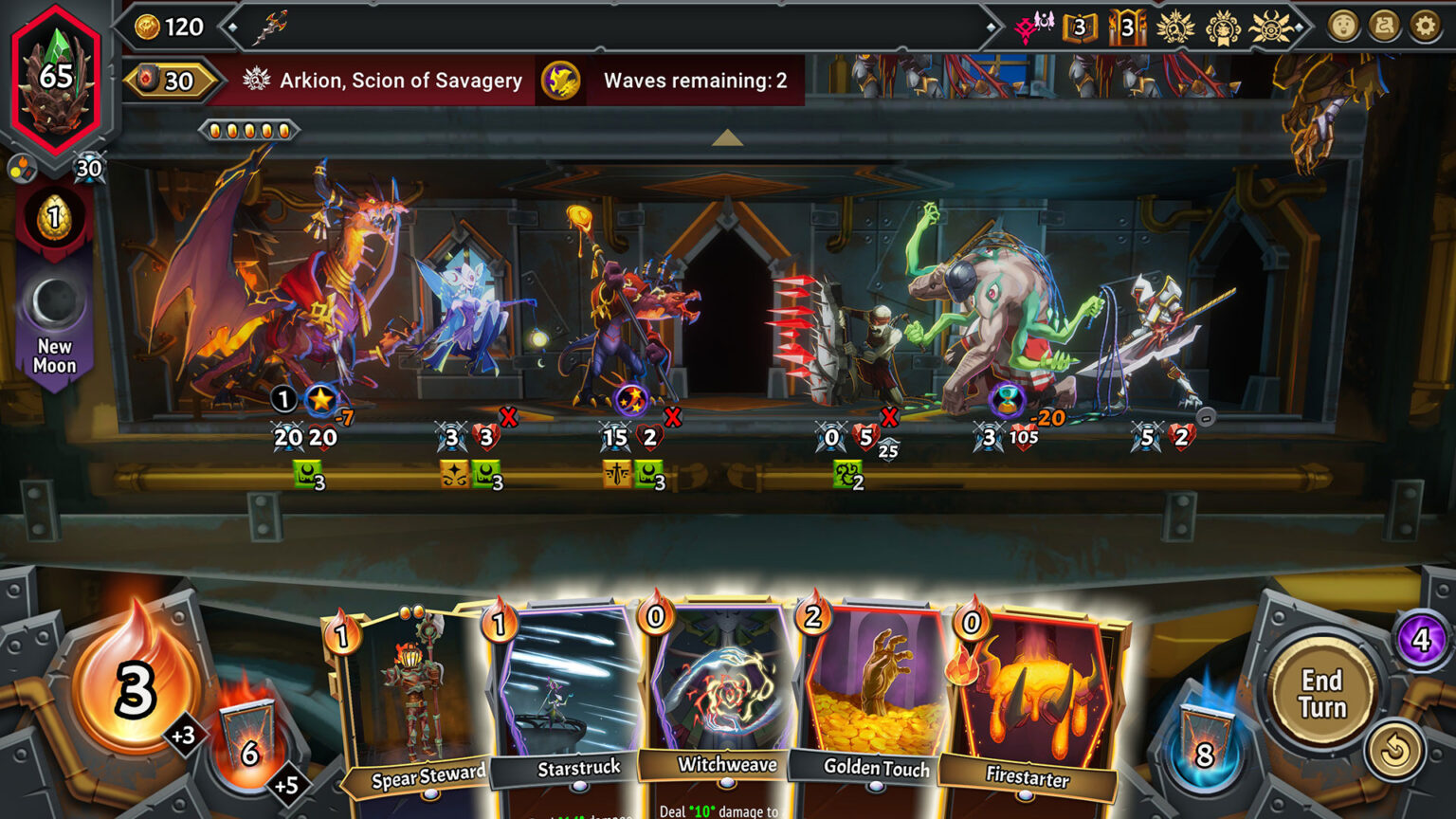Open the burning portal icon showing 3
1456x819 pixels.
1128,27
